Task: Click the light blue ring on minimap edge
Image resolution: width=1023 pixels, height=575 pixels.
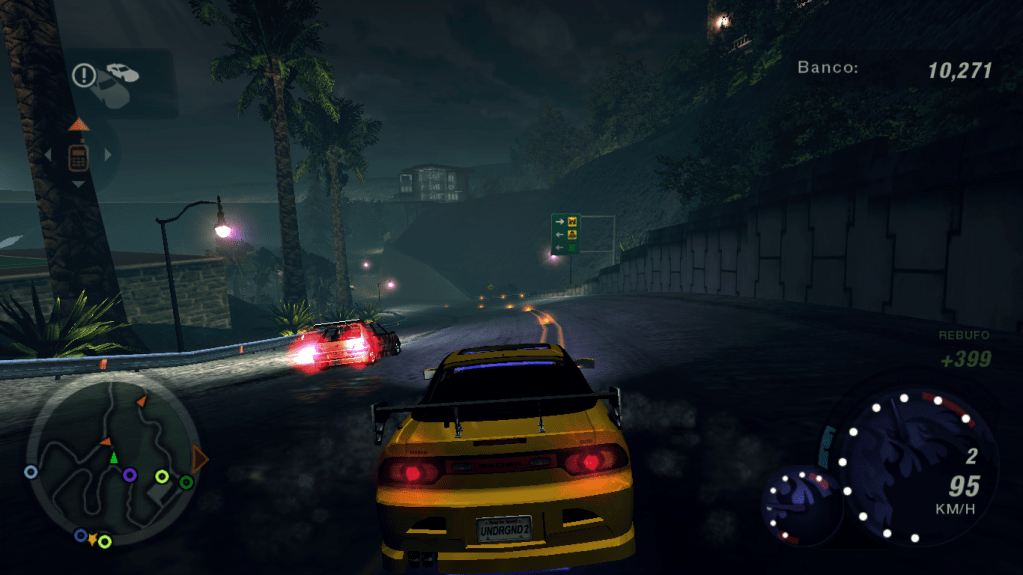Action: [x=31, y=471]
